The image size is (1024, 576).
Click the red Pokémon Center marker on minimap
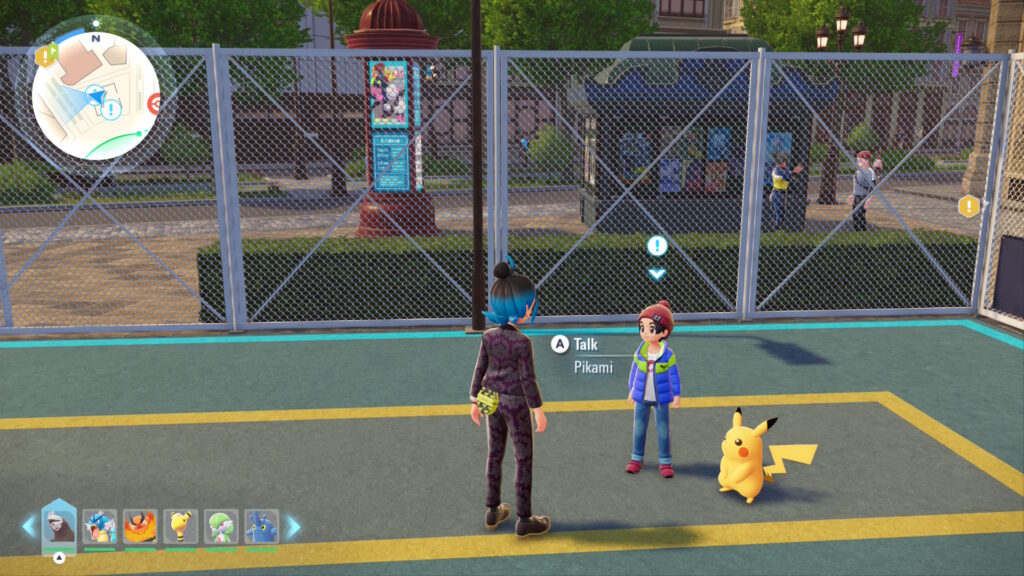click(155, 103)
